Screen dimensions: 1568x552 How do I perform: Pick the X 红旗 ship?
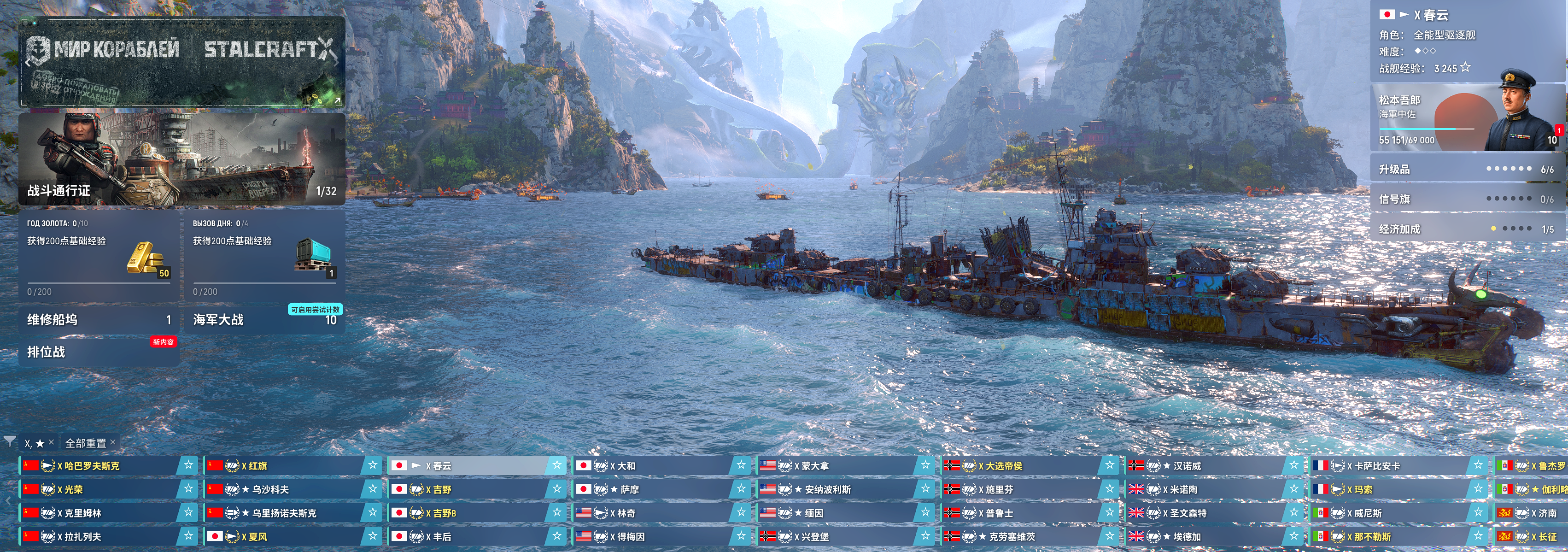283,465
